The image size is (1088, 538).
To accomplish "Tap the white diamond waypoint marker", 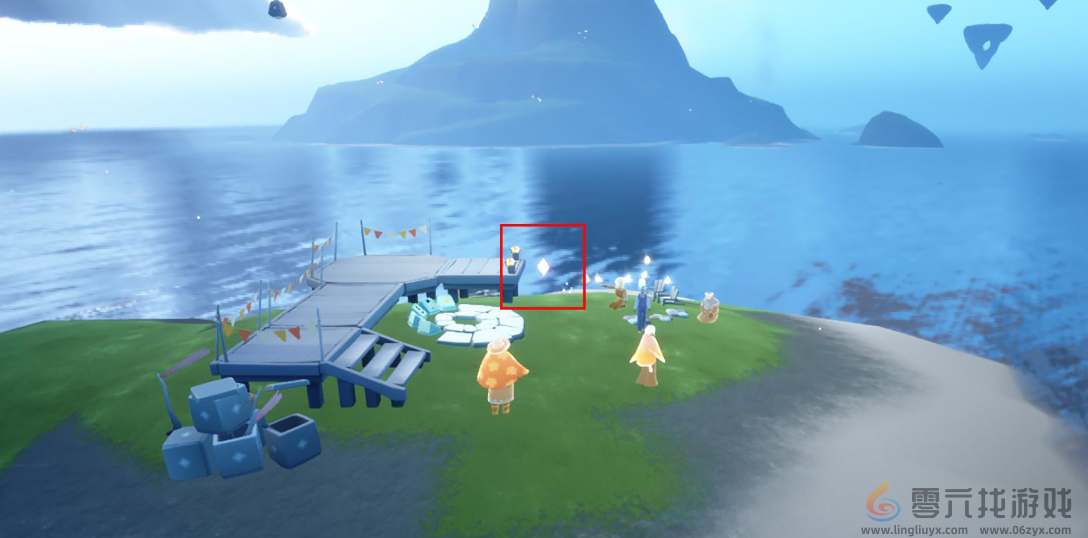I will tap(543, 267).
